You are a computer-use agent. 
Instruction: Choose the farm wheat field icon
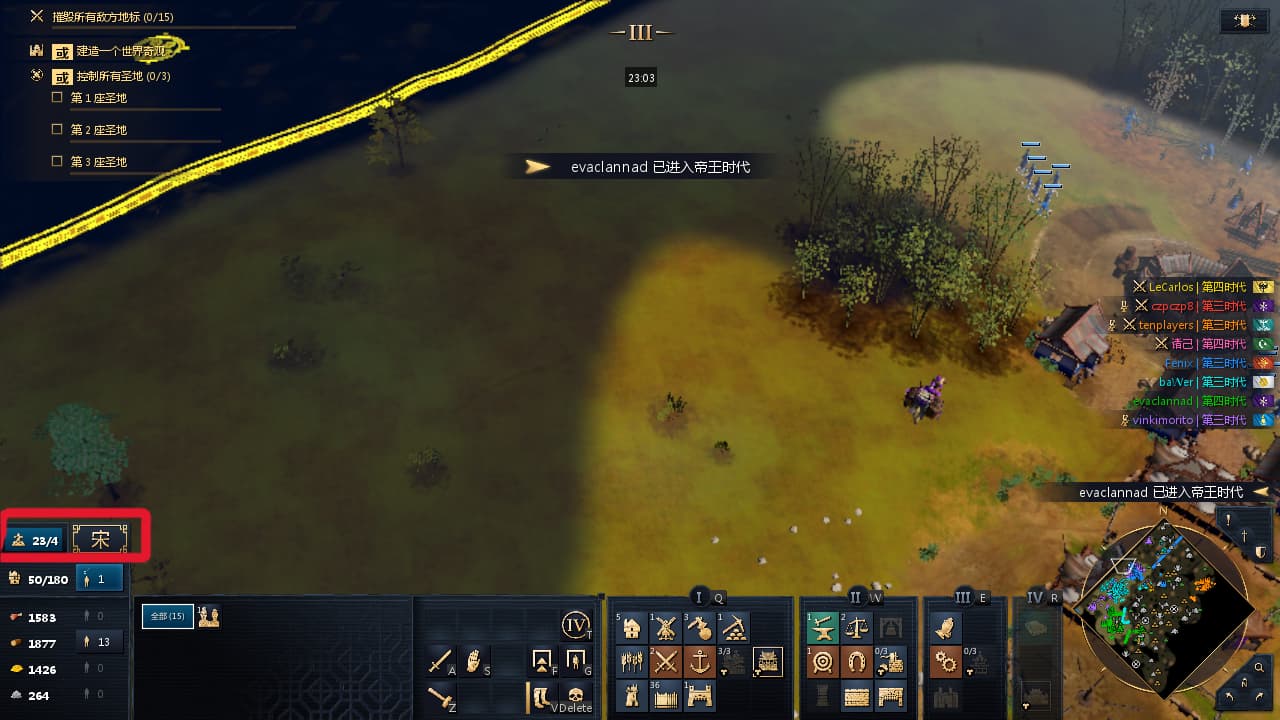pyautogui.click(x=632, y=662)
